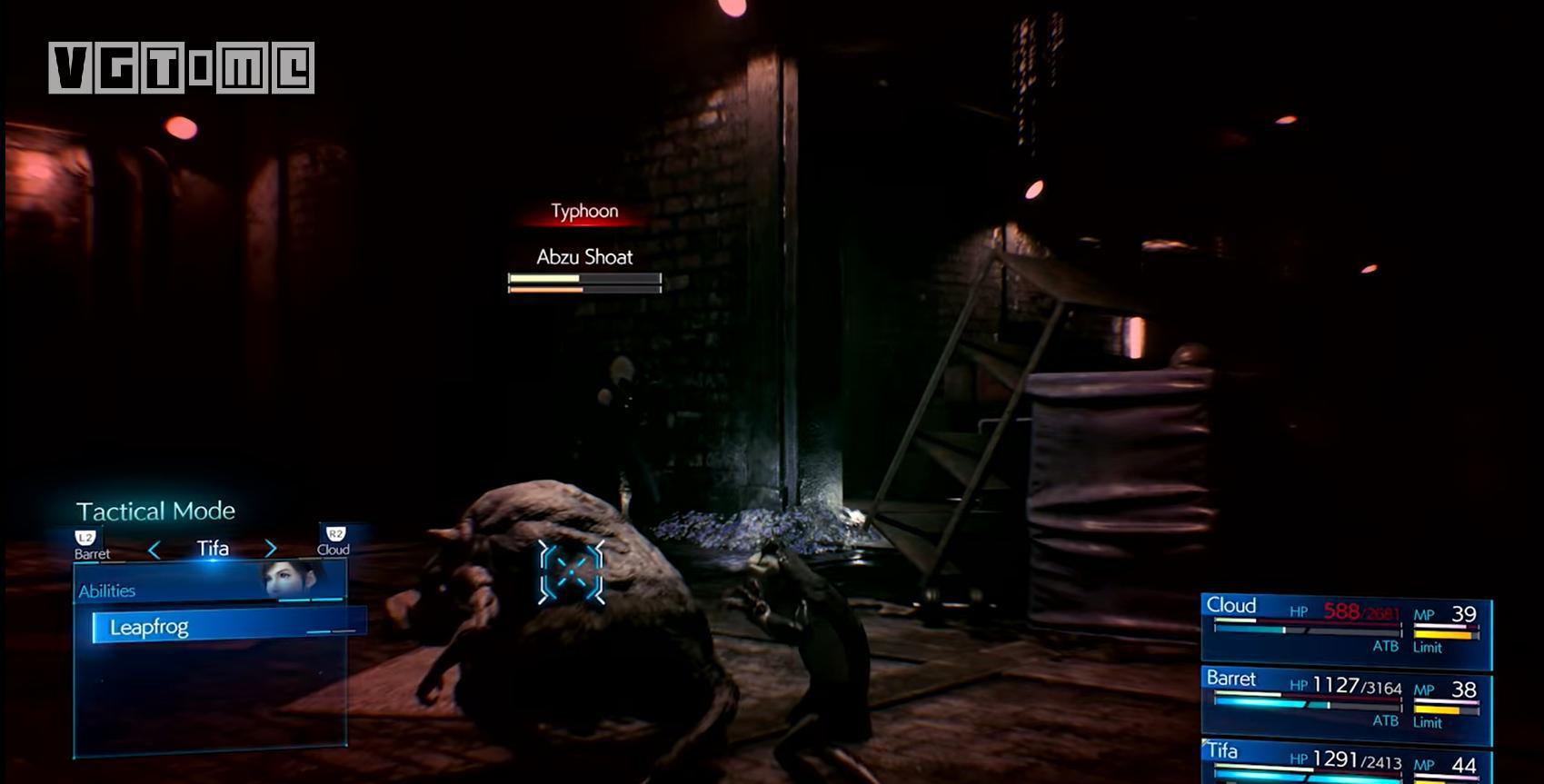Screen dimensions: 1544x784
Task: Switch to previous character with left arrow
Action: click(154, 550)
